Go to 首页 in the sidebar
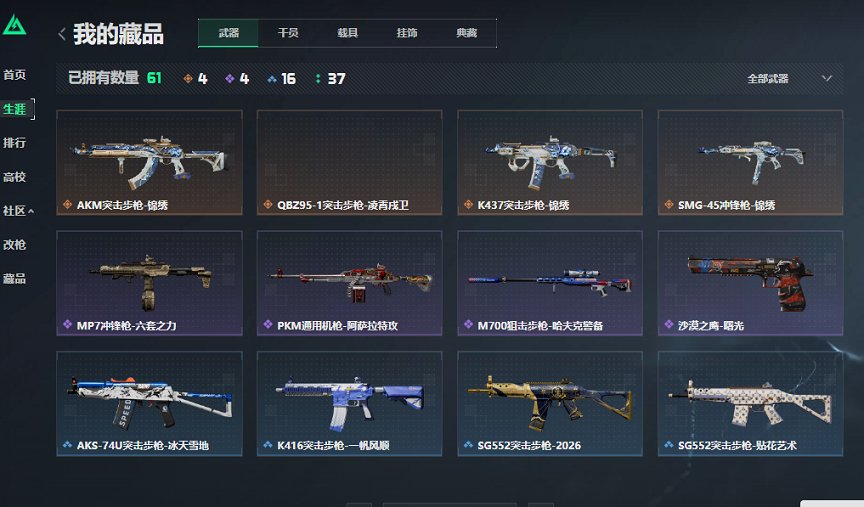864x507 pixels. pos(14,75)
